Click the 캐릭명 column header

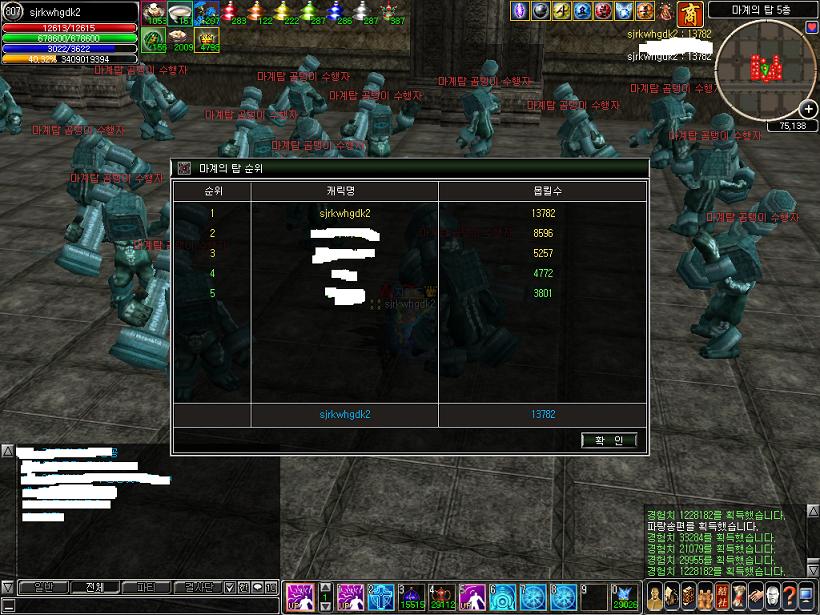pyautogui.click(x=344, y=190)
